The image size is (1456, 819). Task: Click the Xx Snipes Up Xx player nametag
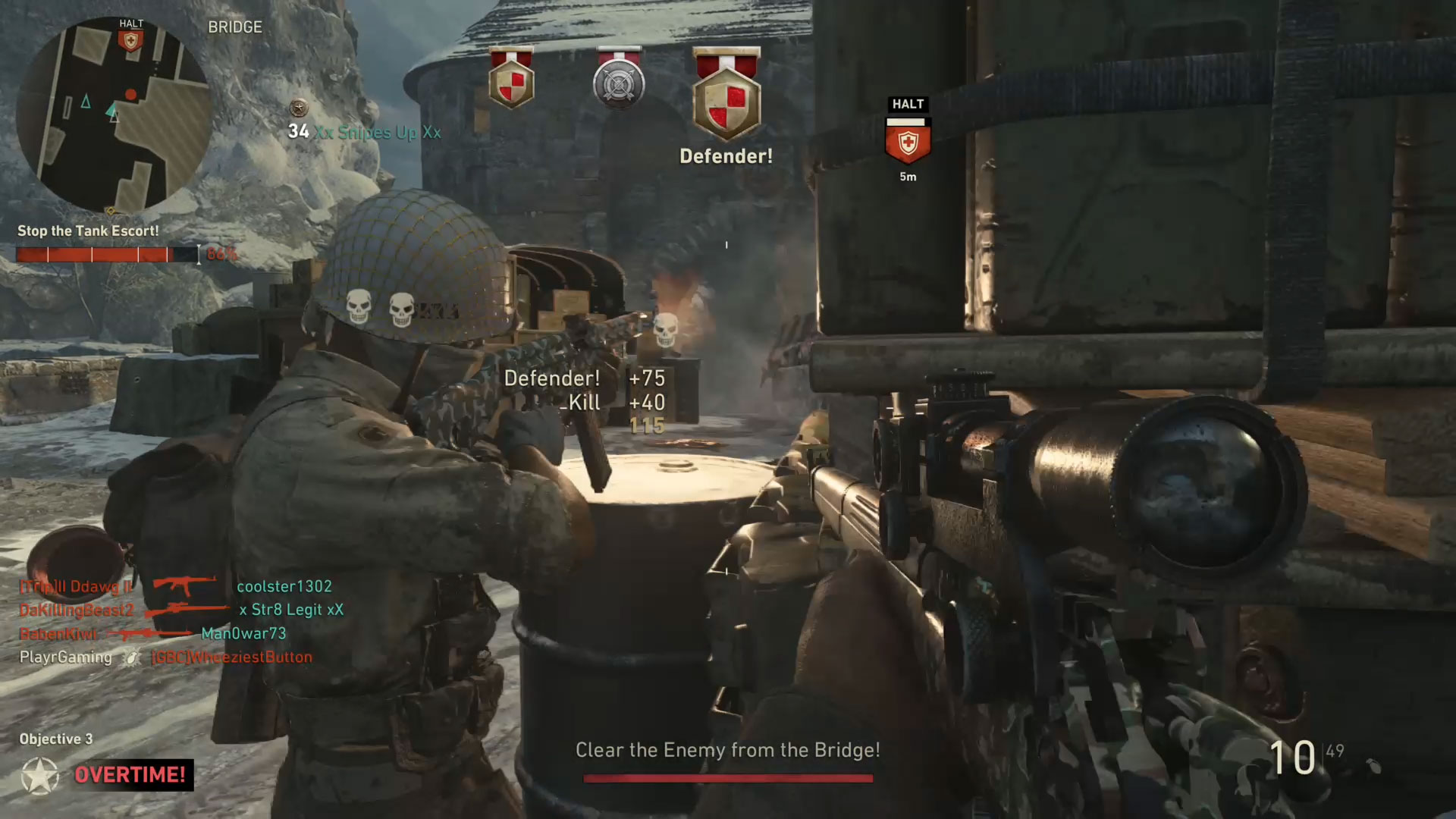[x=377, y=133]
